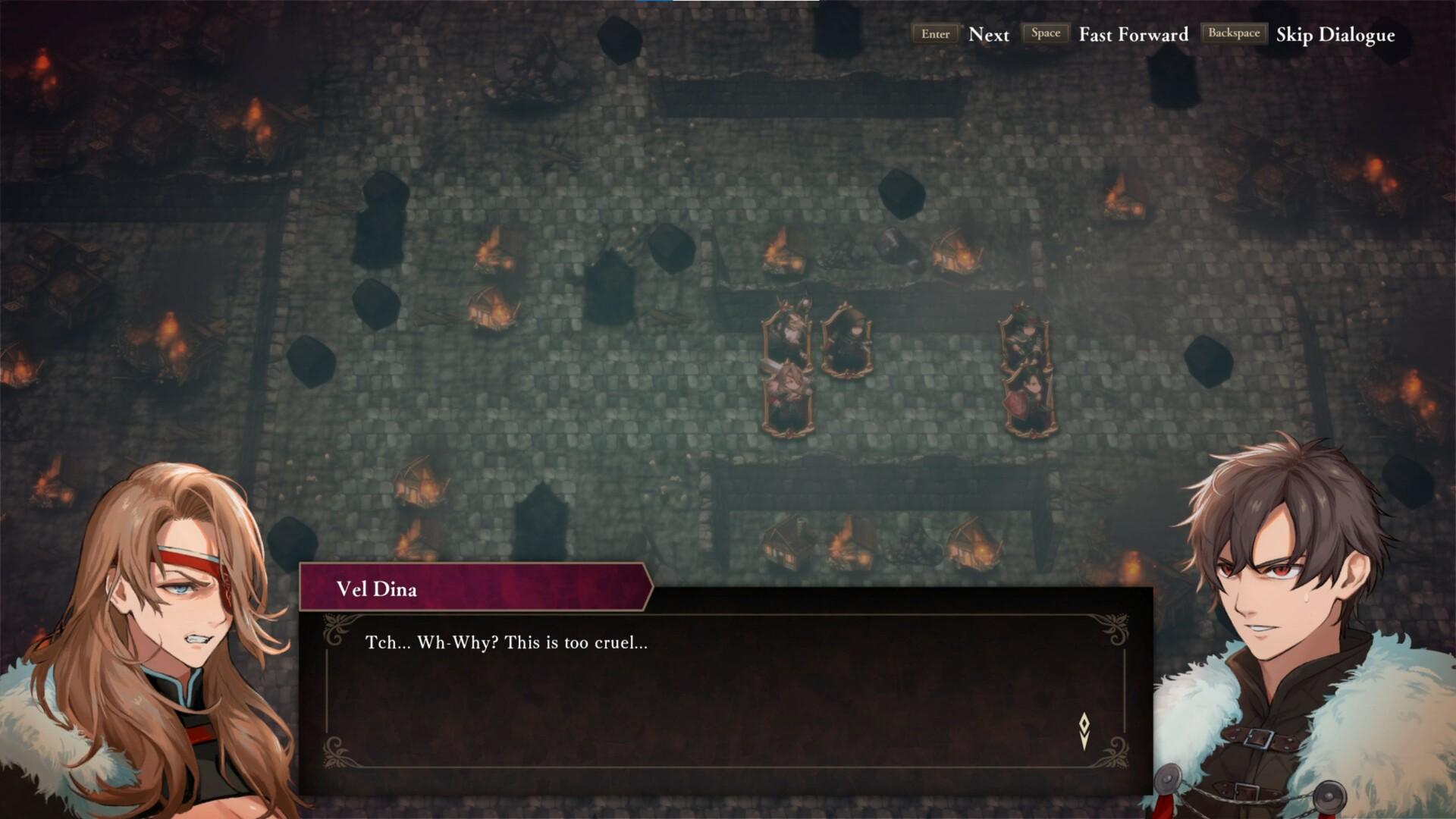This screenshot has height=819, width=1456.
Task: Advance dialogue with the Next label
Action: (x=988, y=35)
